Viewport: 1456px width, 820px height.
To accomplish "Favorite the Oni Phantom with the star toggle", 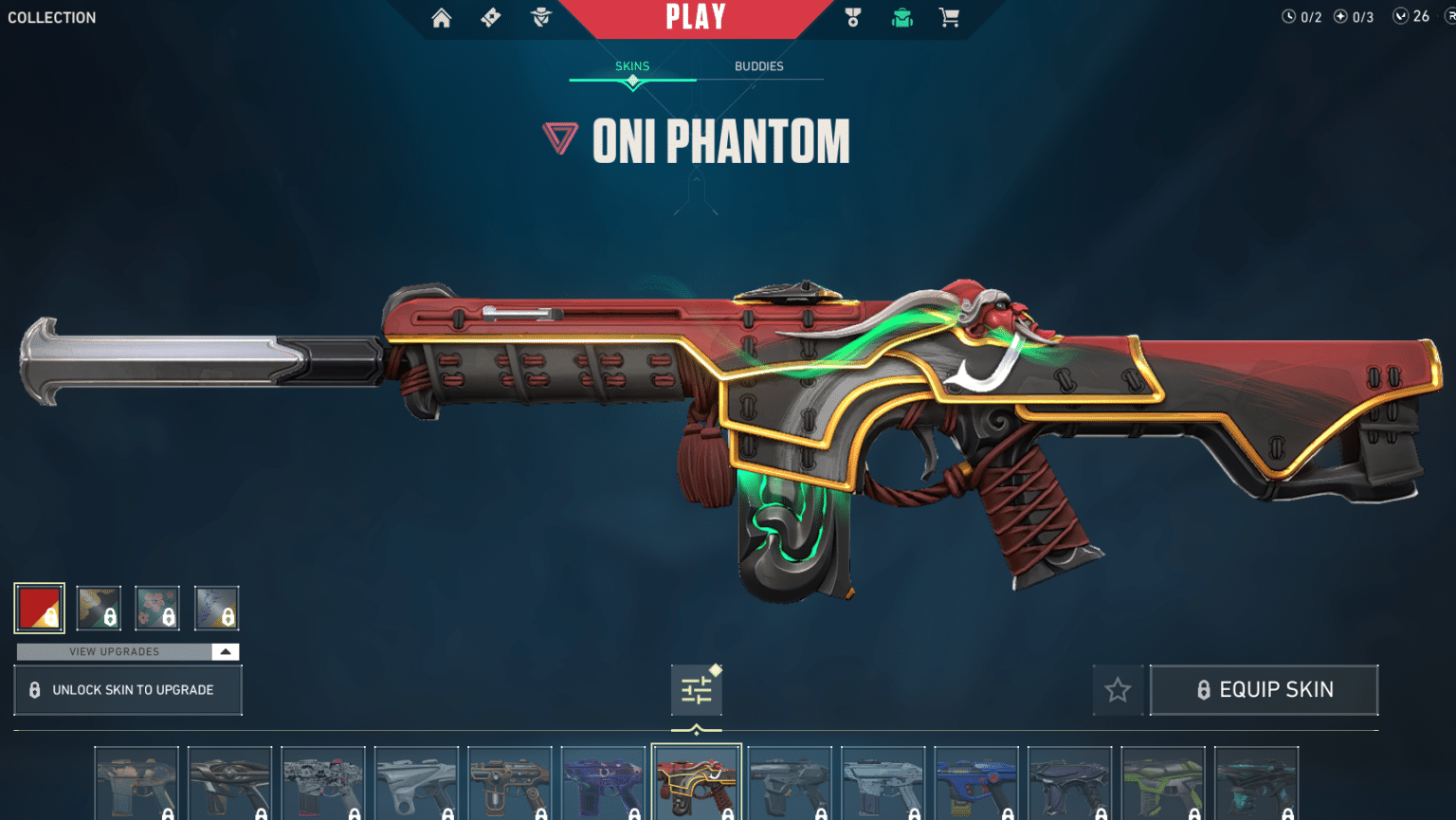I will 1118,689.
